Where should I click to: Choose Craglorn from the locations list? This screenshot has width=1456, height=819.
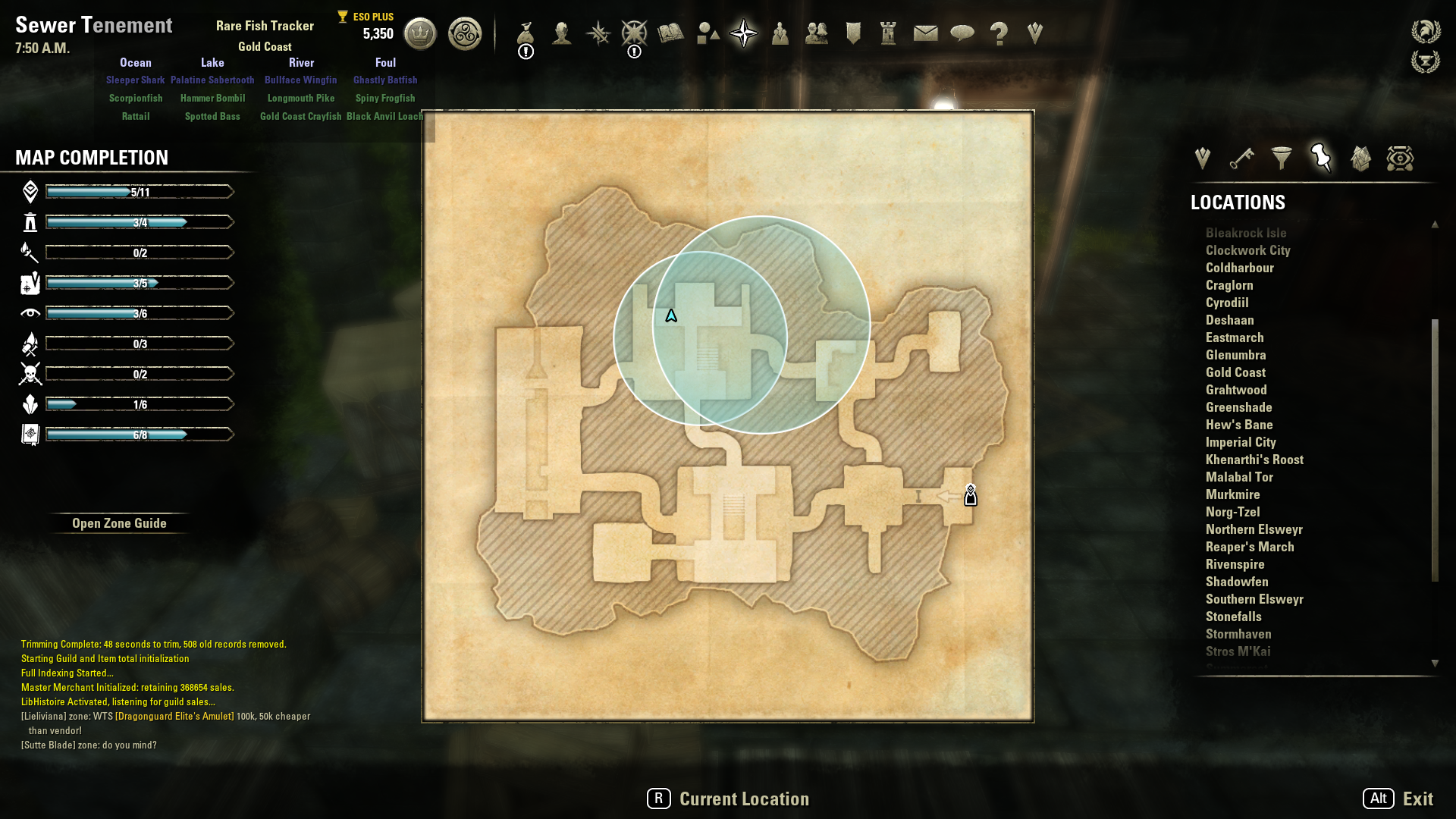tap(1229, 285)
